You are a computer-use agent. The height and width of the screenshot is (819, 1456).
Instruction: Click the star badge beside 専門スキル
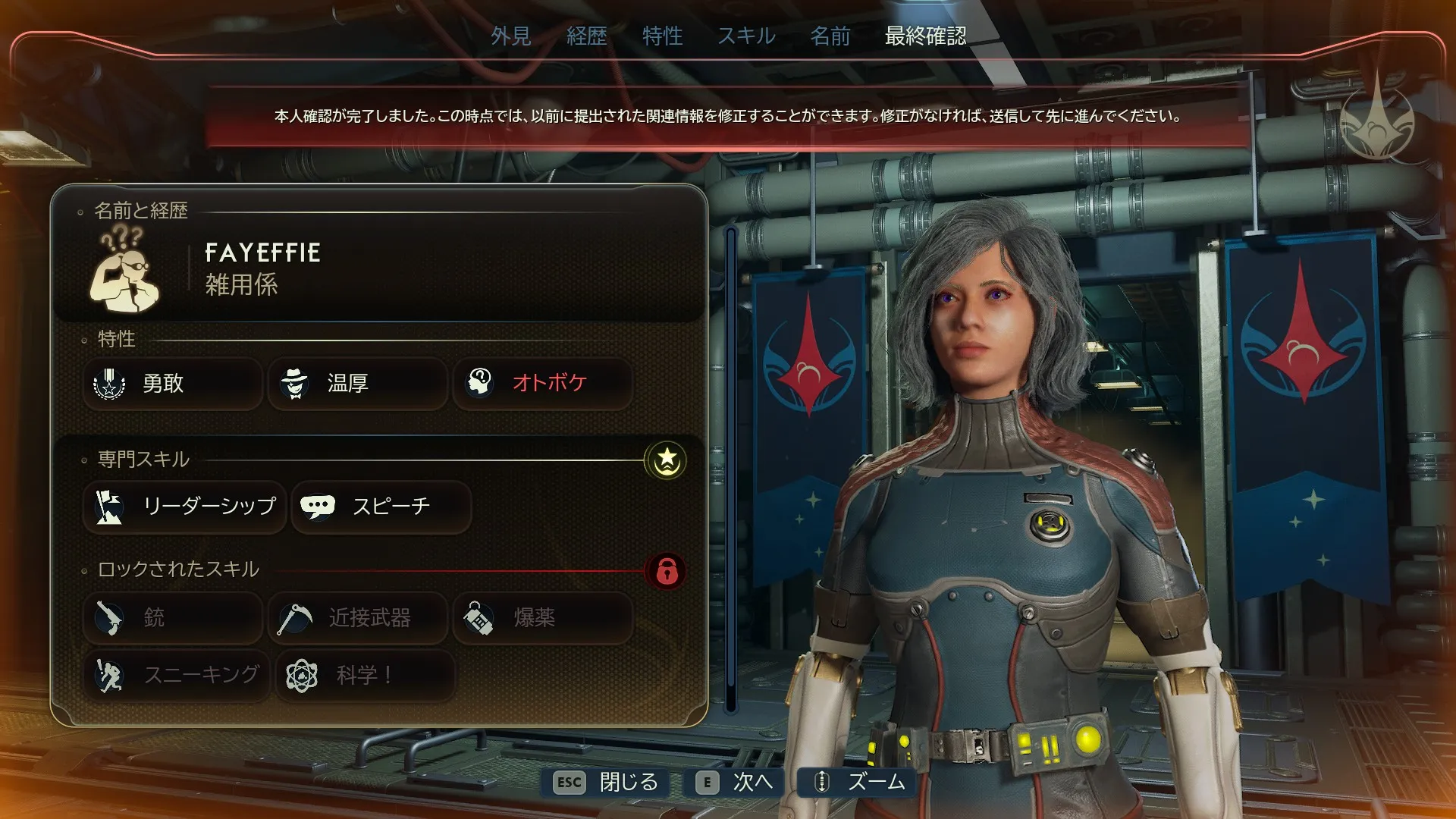pyautogui.click(x=666, y=458)
